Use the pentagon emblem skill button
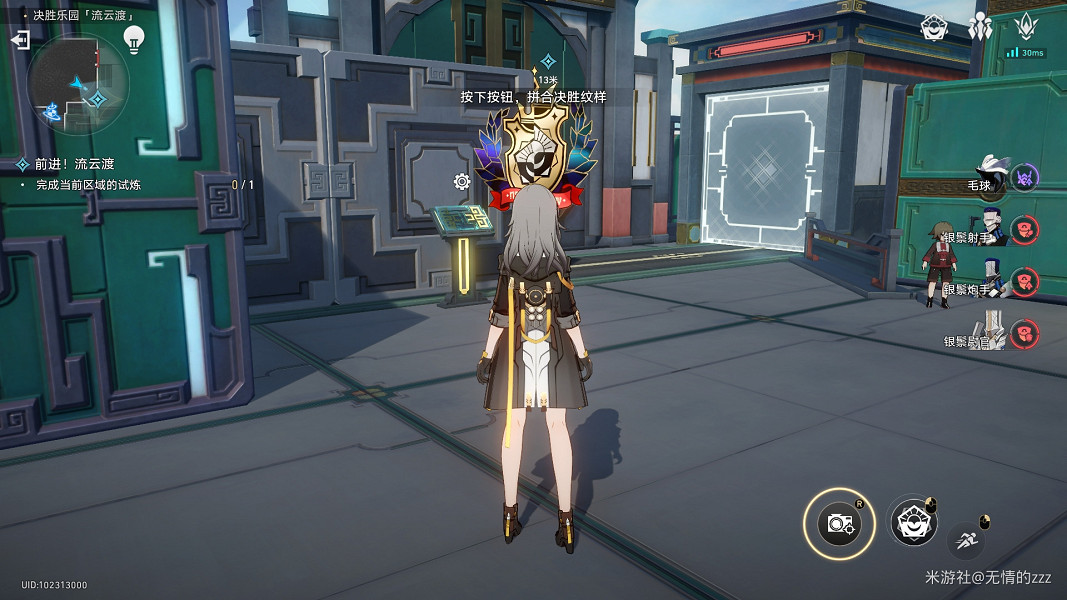This screenshot has width=1067, height=600. [912, 521]
